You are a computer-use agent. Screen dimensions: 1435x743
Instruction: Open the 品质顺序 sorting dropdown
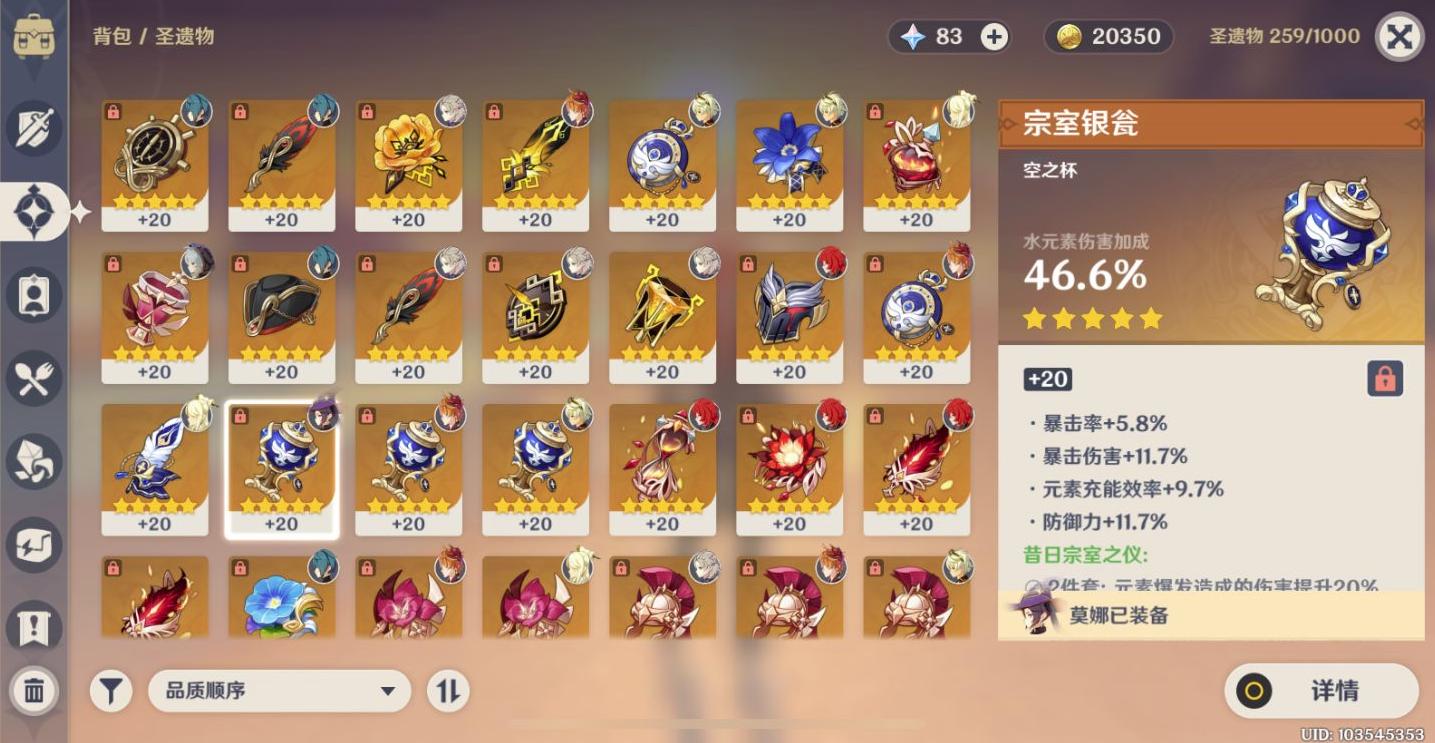(280, 690)
